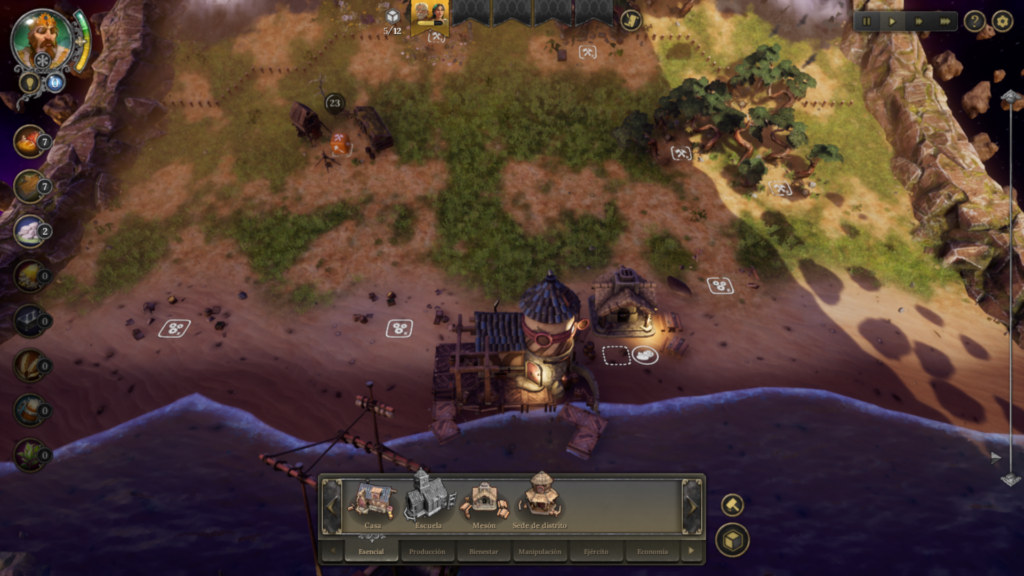Image resolution: width=1024 pixels, height=576 pixels.
Task: Toggle the cube build menu button
Action: (x=732, y=540)
